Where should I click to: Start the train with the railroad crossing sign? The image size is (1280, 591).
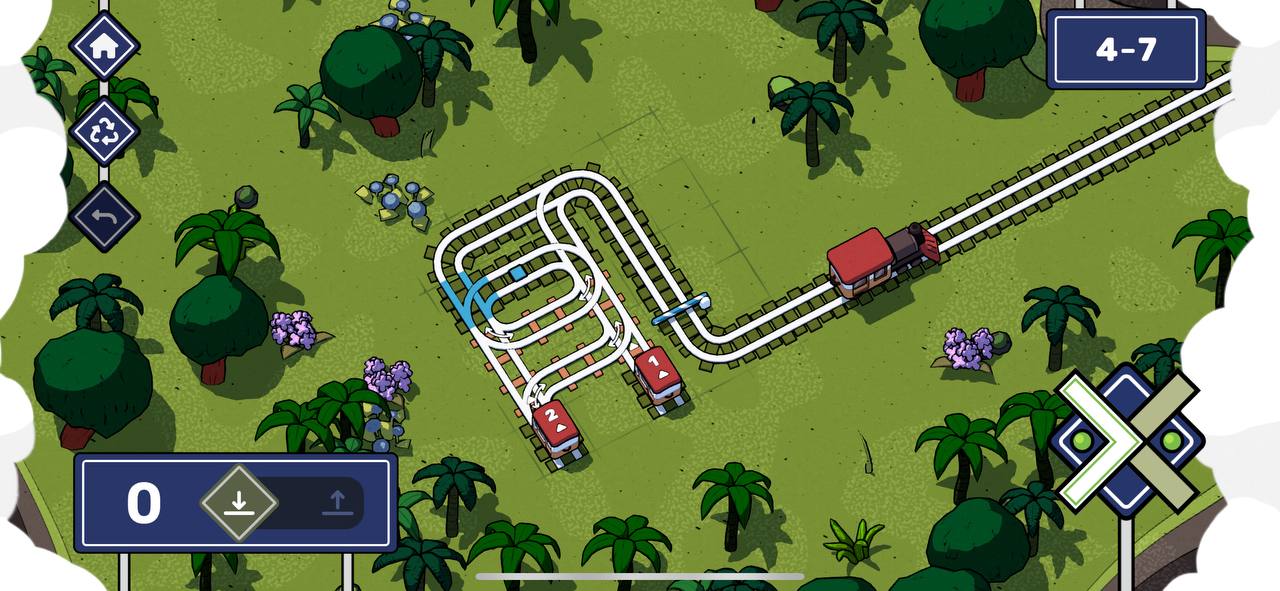1127,440
